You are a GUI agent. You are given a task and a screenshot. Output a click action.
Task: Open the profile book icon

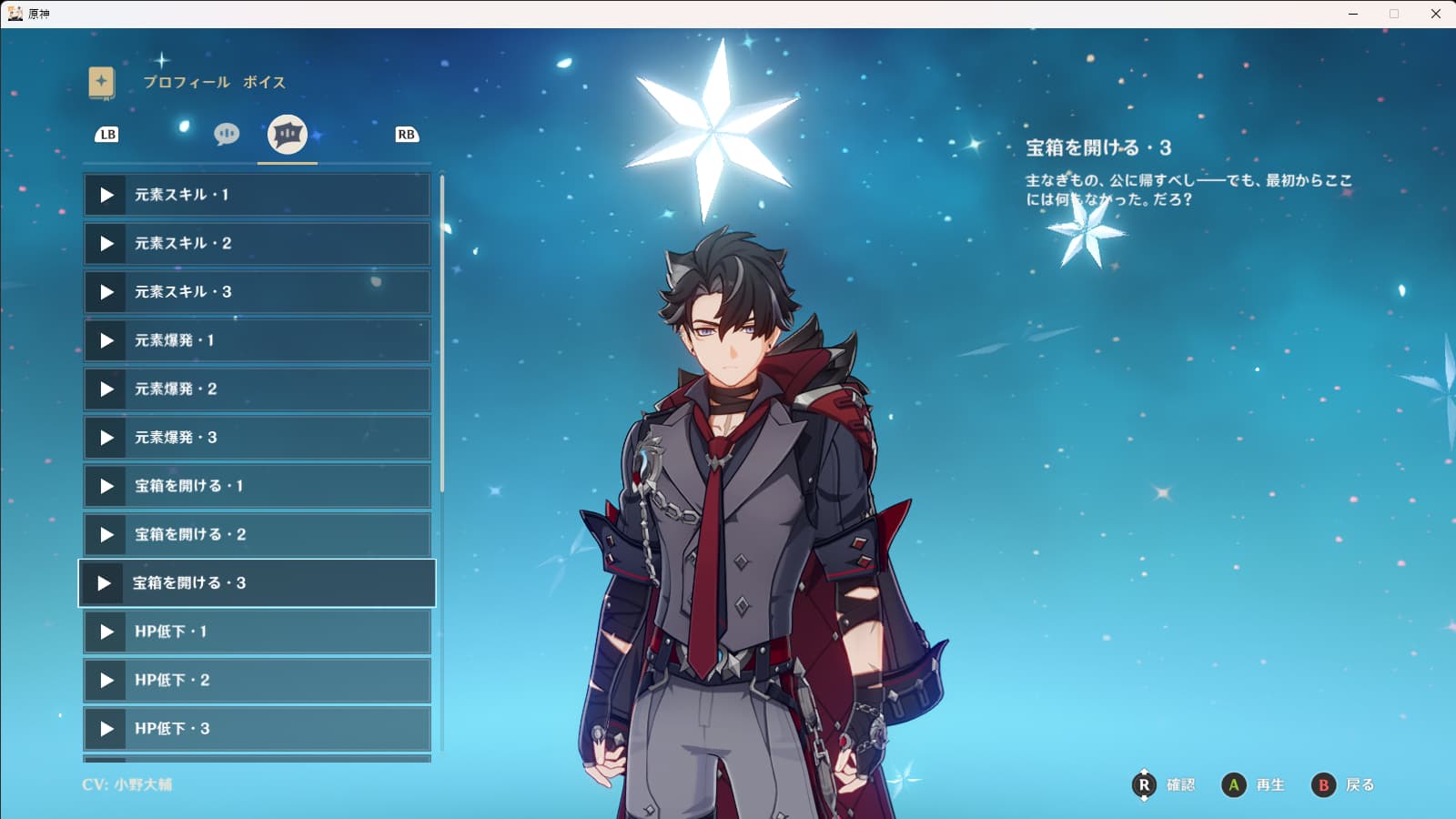[102, 83]
